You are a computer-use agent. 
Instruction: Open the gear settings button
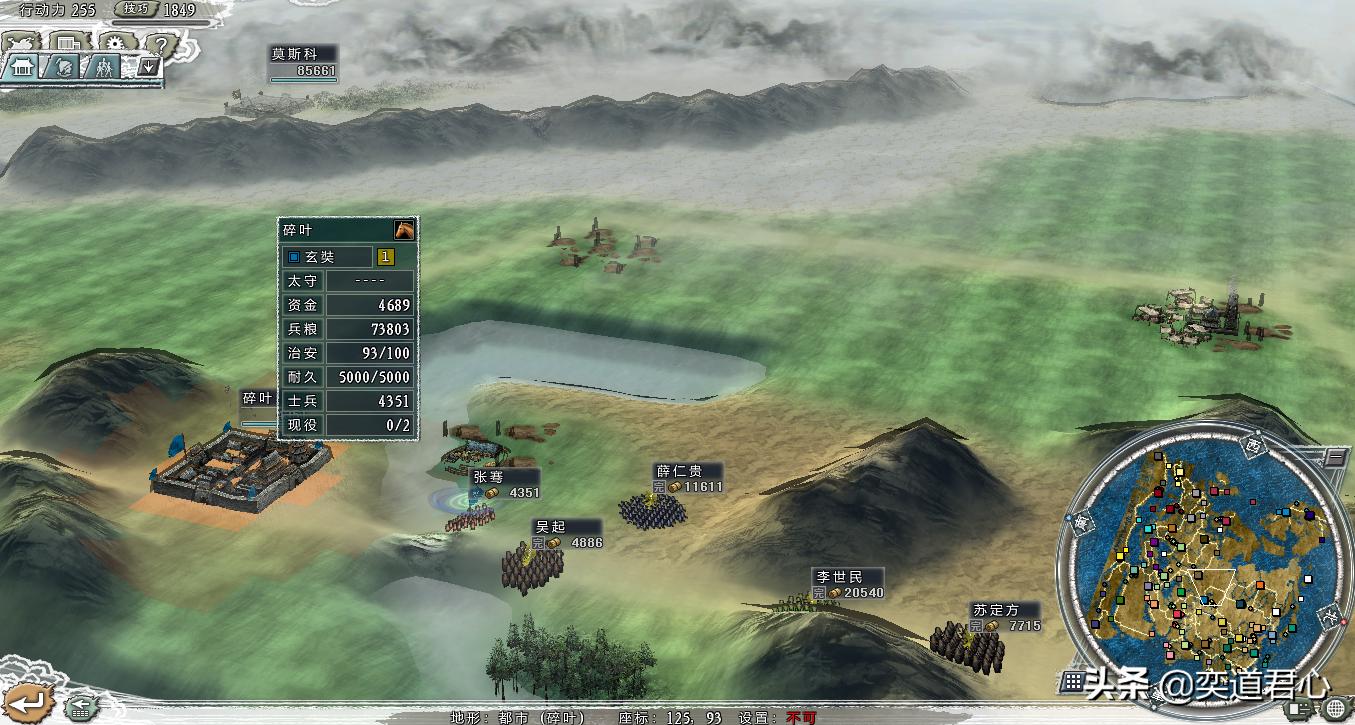pyautogui.click(x=115, y=44)
